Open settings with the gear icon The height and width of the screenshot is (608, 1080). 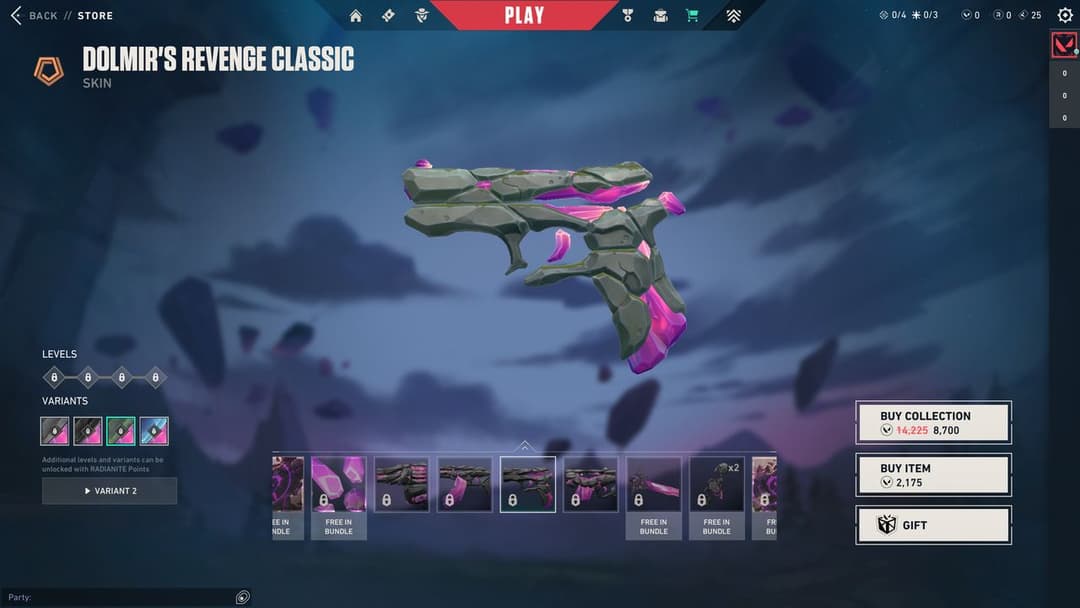(x=1064, y=15)
